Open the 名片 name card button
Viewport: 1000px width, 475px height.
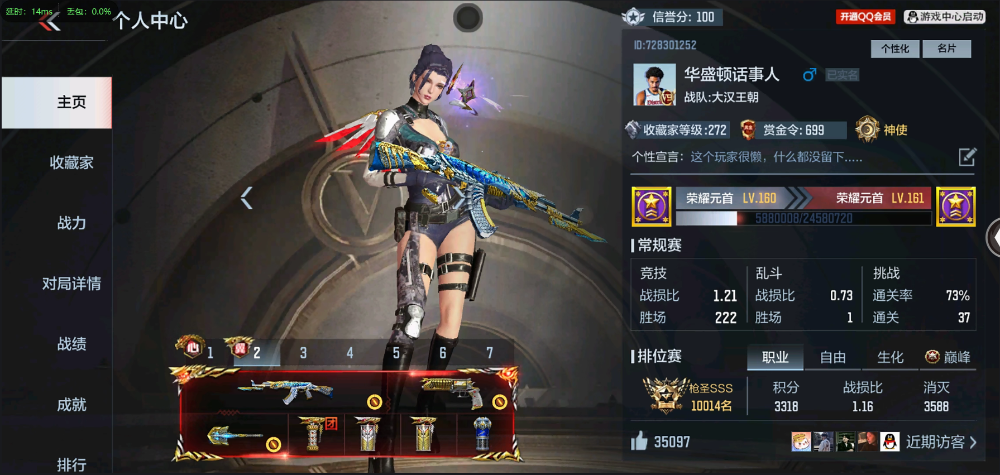(946, 48)
